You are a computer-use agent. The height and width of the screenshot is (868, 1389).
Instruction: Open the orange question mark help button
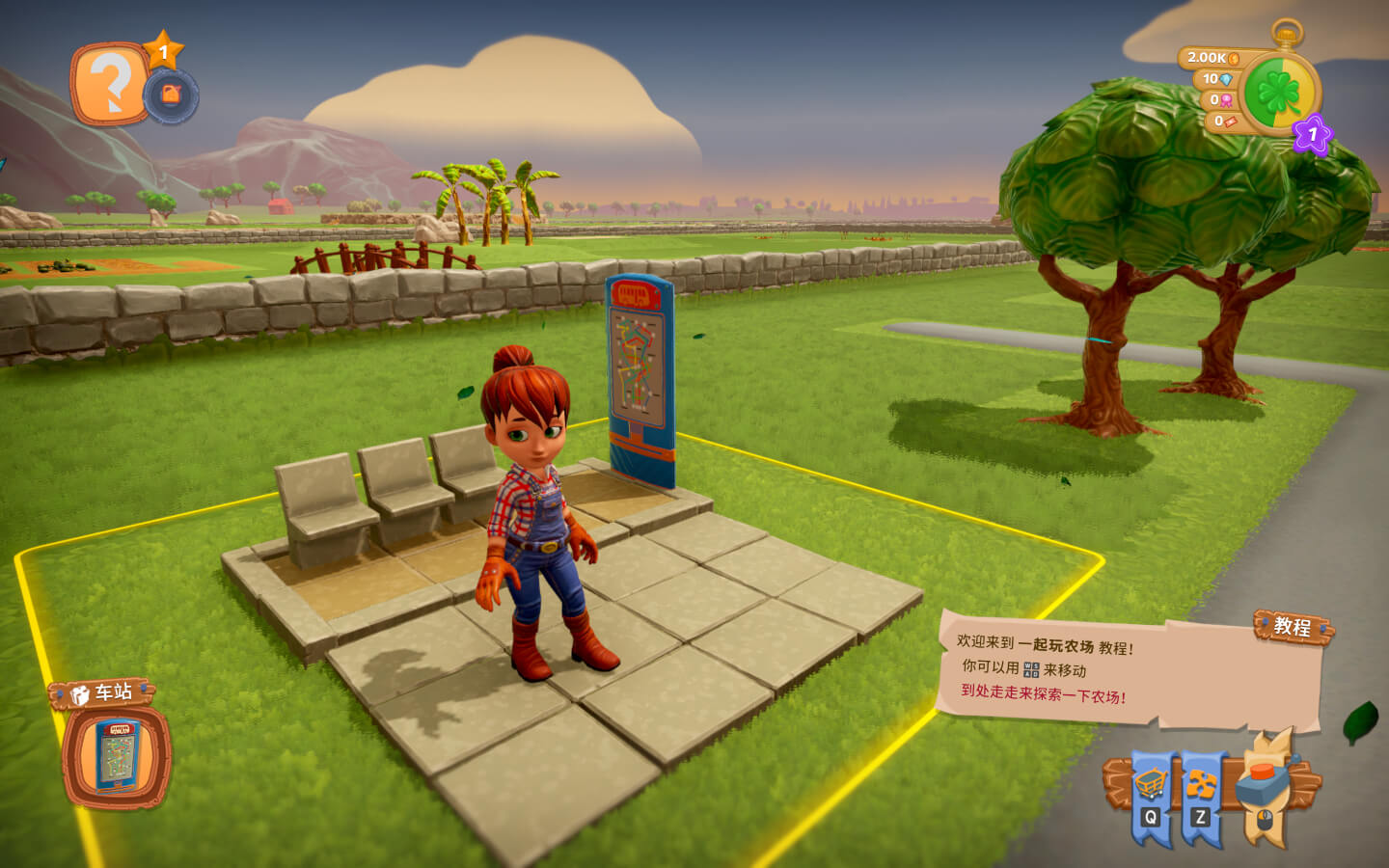(109, 84)
